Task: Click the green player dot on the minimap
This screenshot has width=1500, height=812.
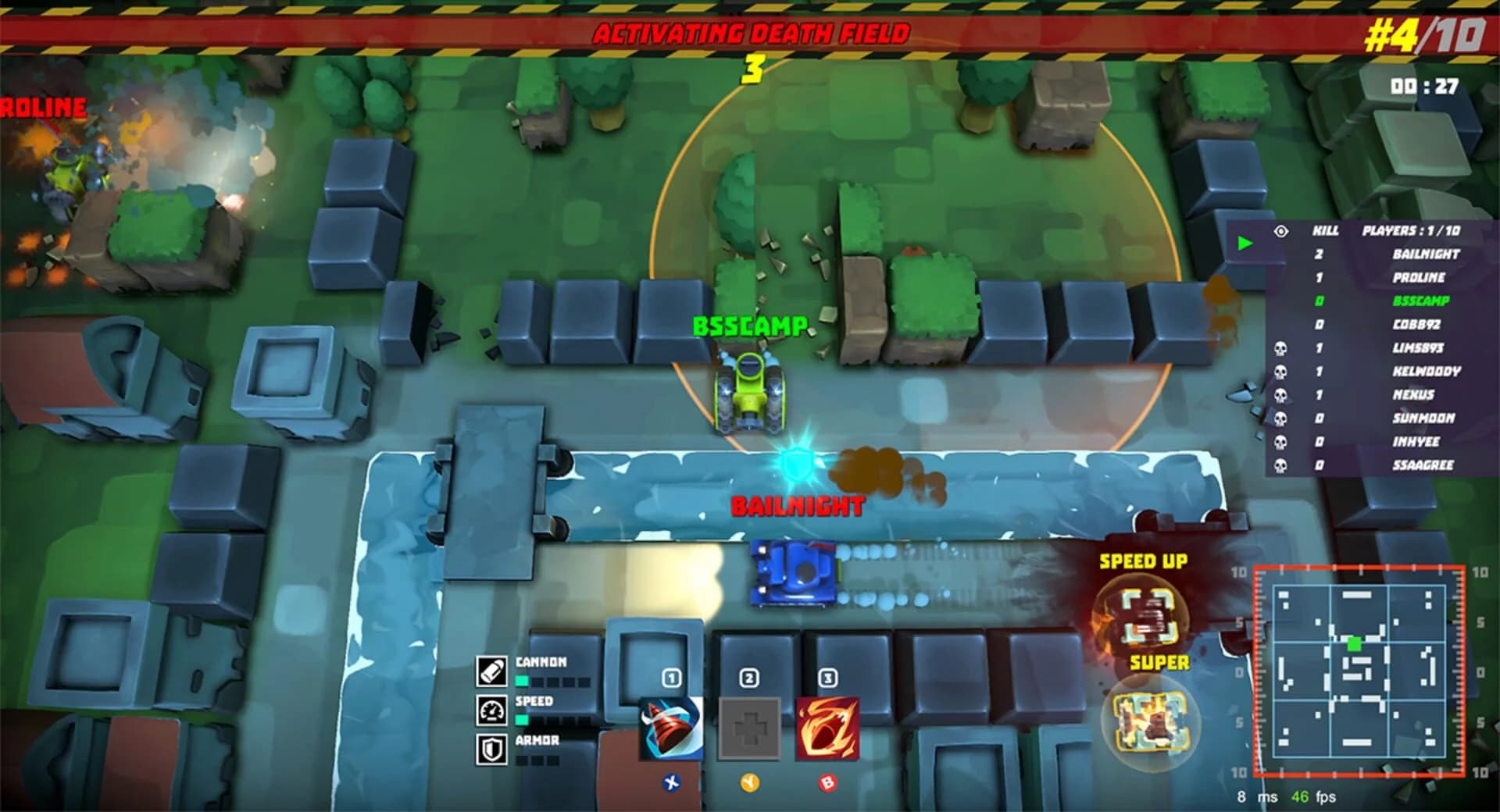Action: pos(1354,644)
